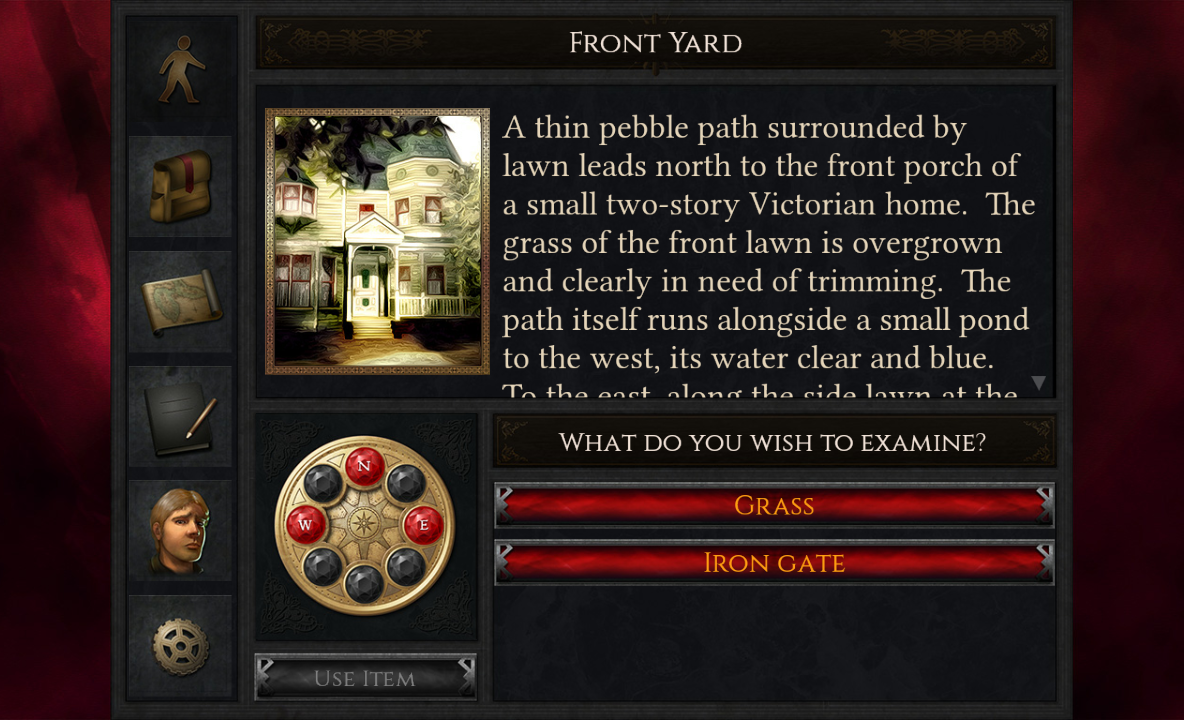Examine the Iron Gate option
Viewport: 1184px width, 720px height.
pyautogui.click(x=774, y=563)
